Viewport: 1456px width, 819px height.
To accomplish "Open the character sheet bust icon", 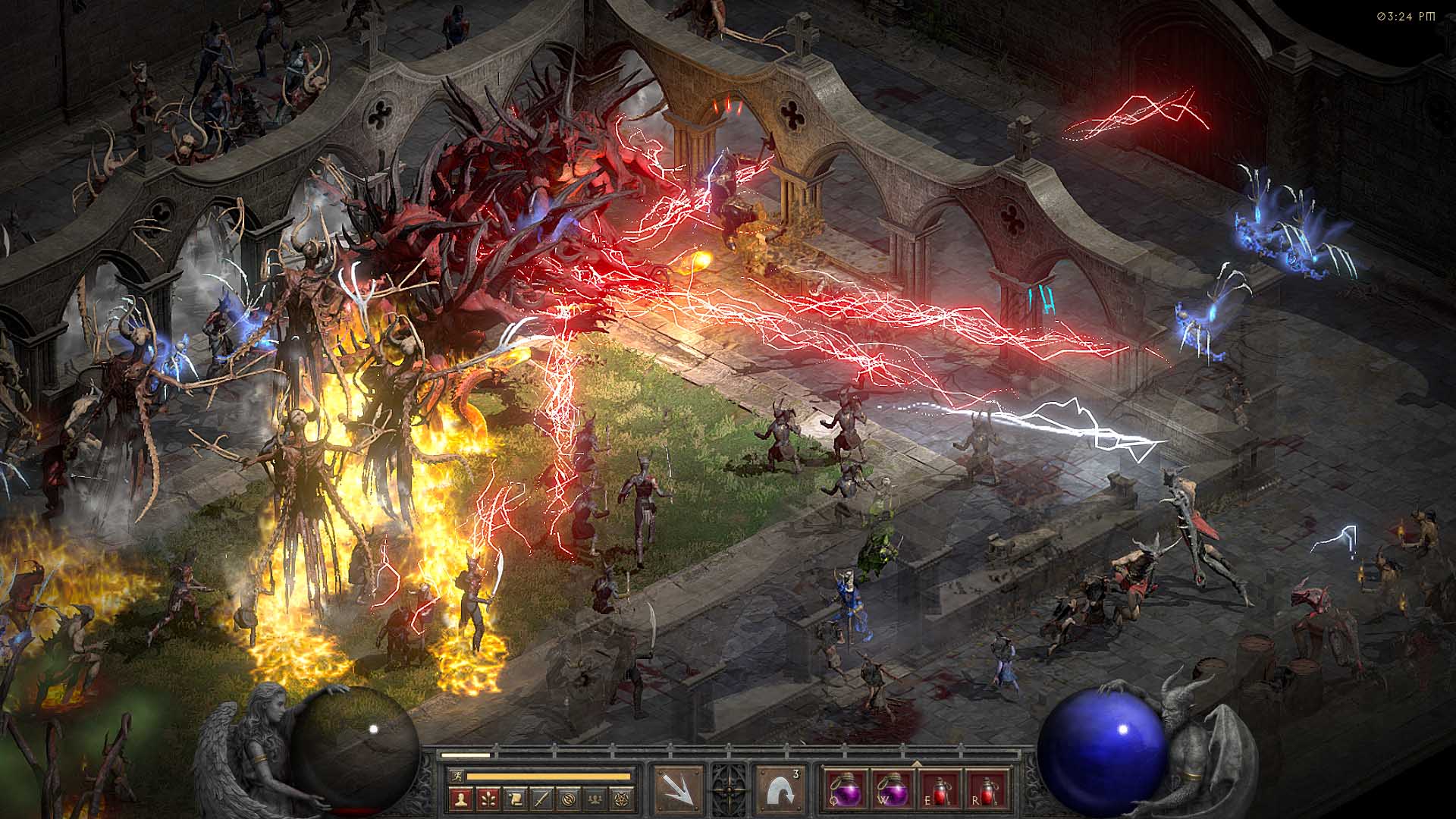I will click(x=460, y=798).
